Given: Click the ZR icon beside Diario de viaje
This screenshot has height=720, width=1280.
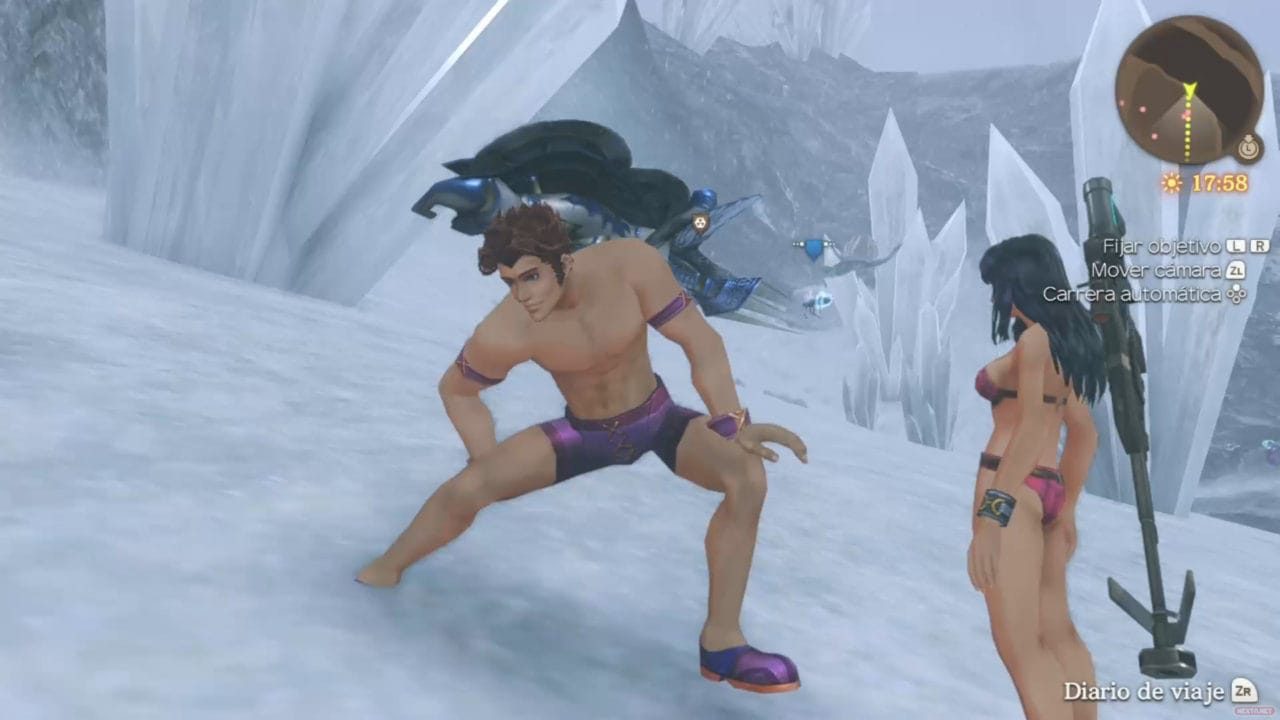Looking at the screenshot, I should click(x=1244, y=691).
